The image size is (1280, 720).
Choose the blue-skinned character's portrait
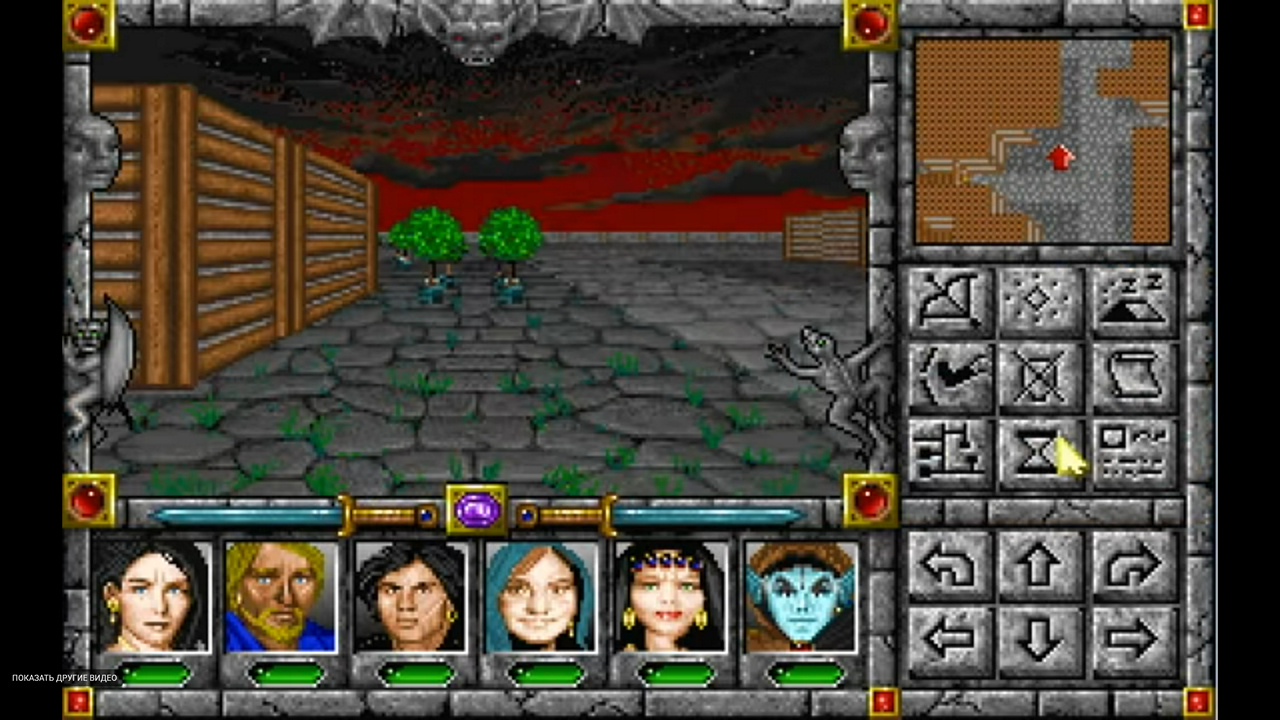coord(801,597)
